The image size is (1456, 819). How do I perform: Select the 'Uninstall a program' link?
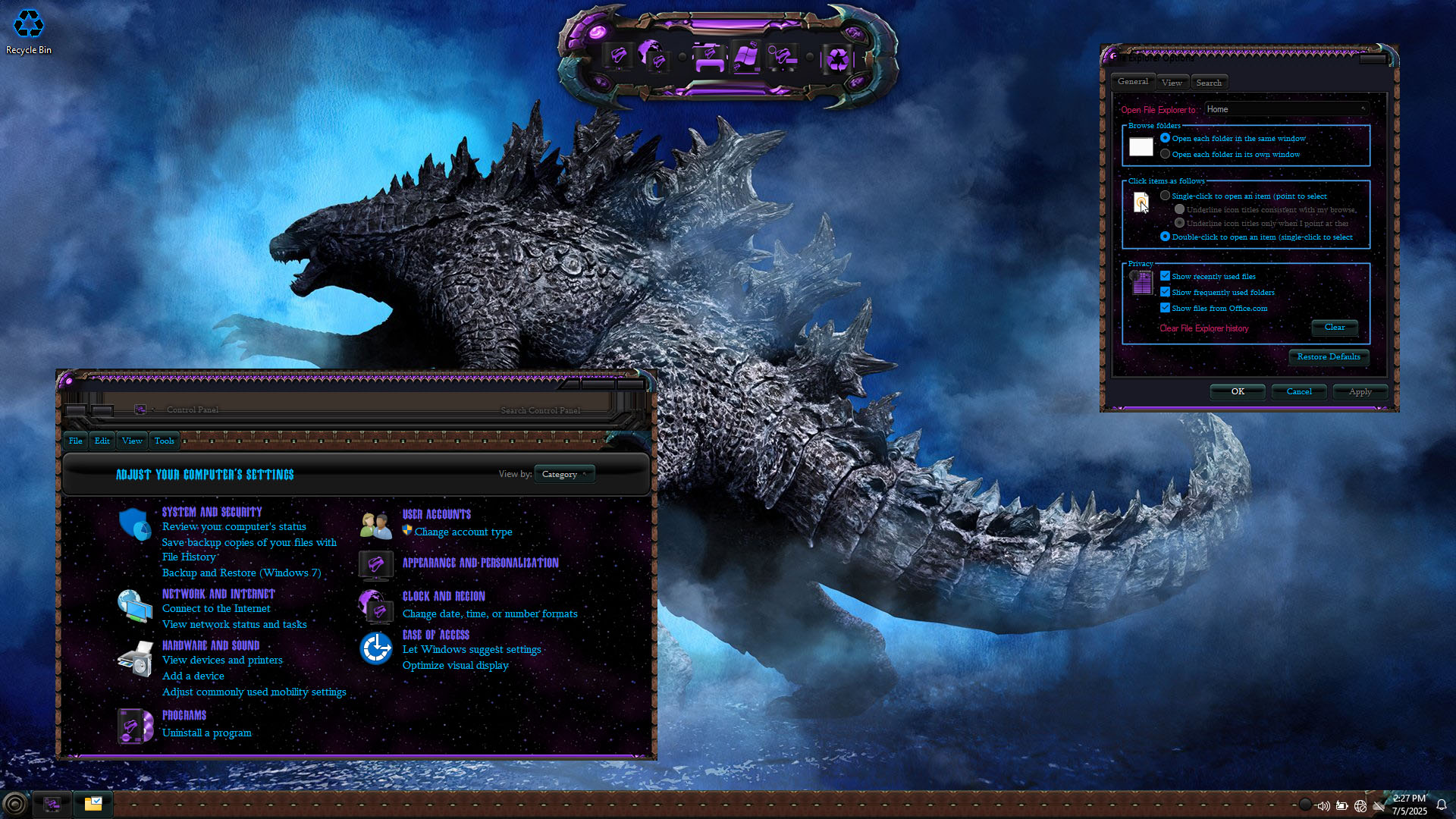tap(206, 733)
